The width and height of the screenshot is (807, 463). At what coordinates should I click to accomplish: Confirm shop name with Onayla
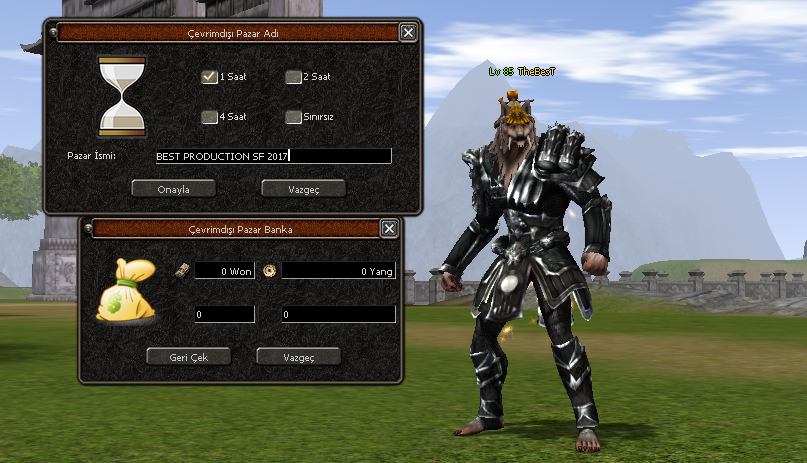click(173, 188)
